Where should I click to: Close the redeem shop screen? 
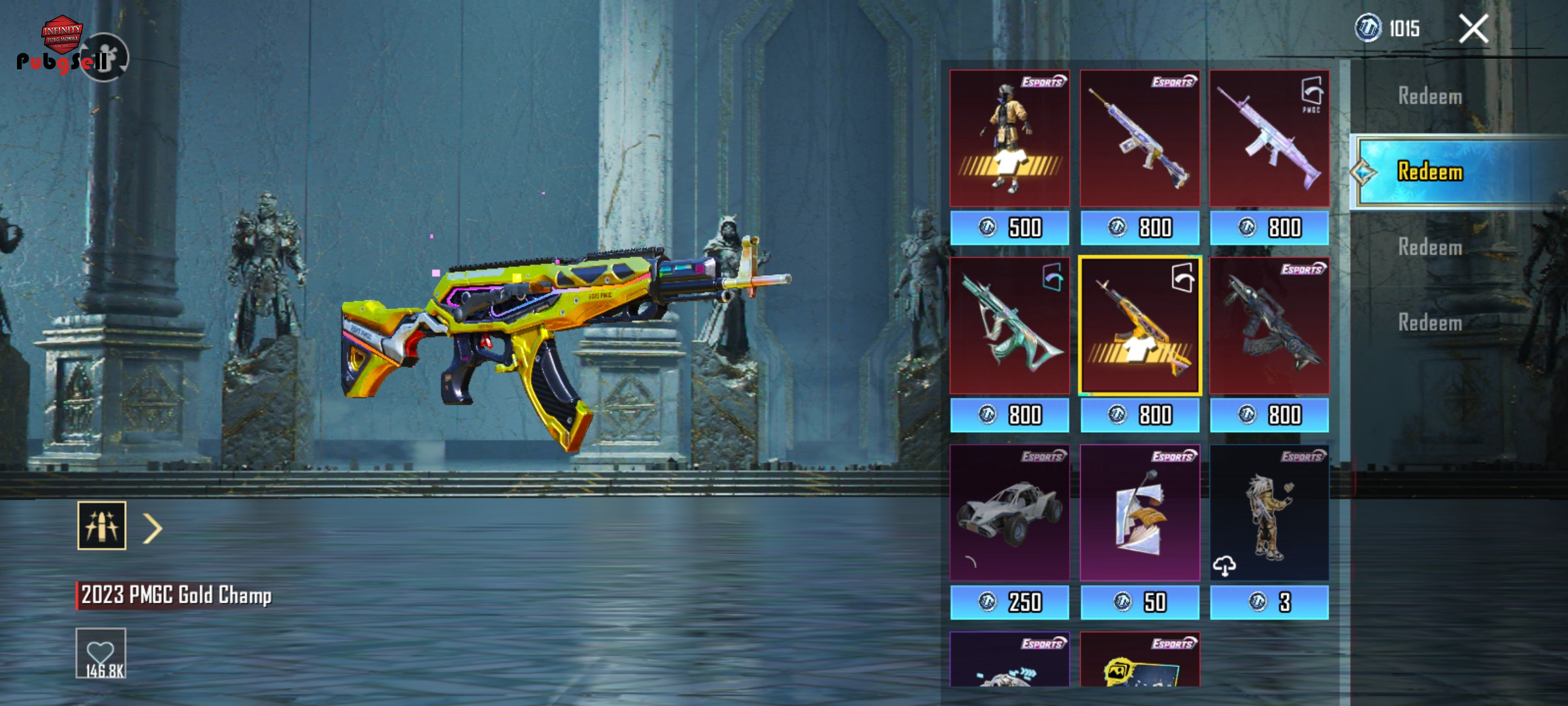pyautogui.click(x=1473, y=29)
